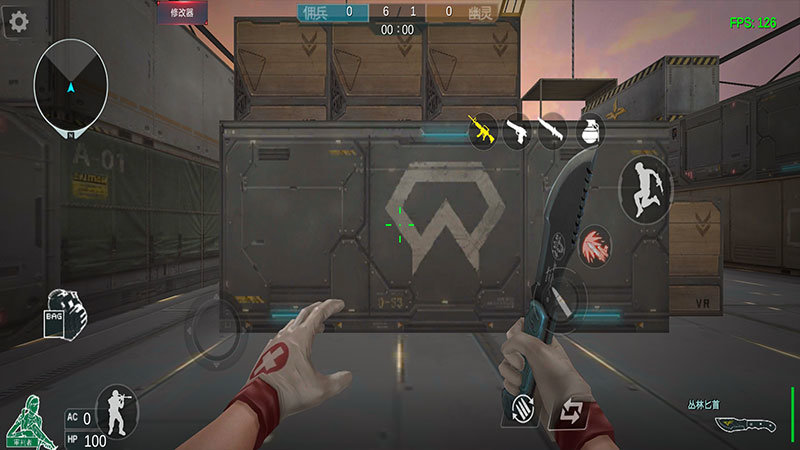Tap the reload button with circular arrows
The height and width of the screenshot is (450, 800).
pyautogui.click(x=520, y=408)
